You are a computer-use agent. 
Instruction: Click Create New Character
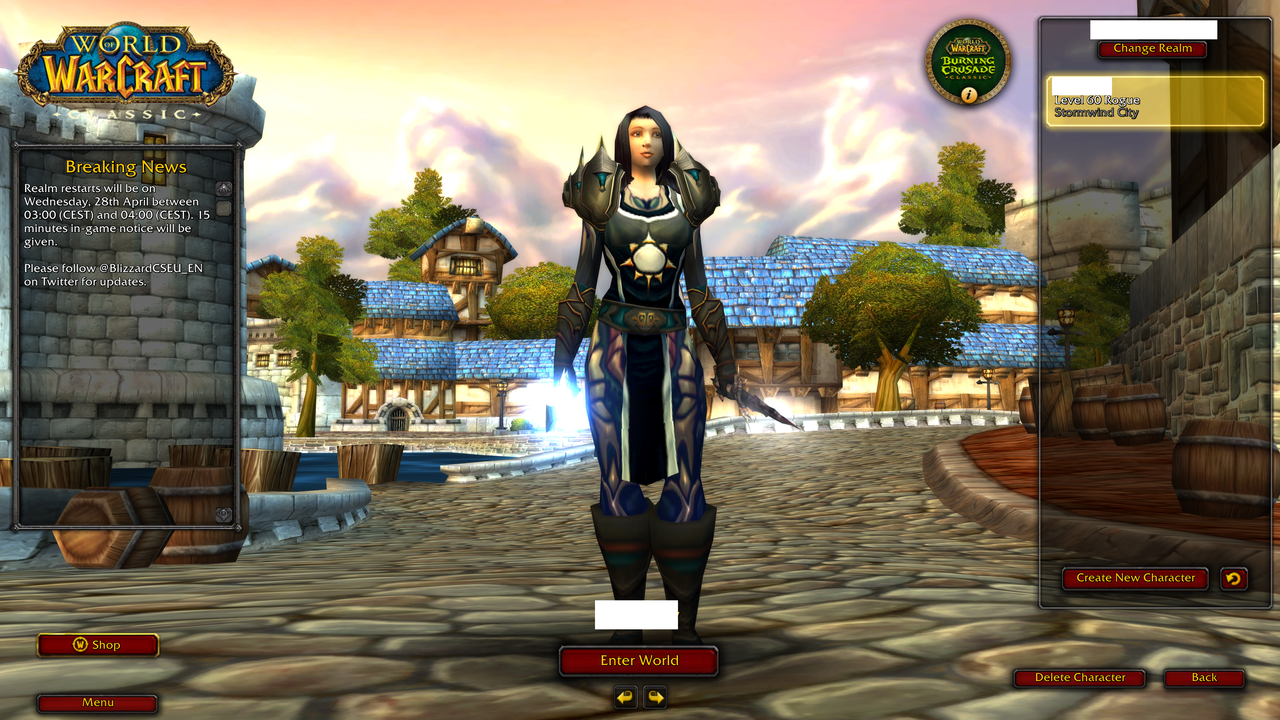(1135, 577)
